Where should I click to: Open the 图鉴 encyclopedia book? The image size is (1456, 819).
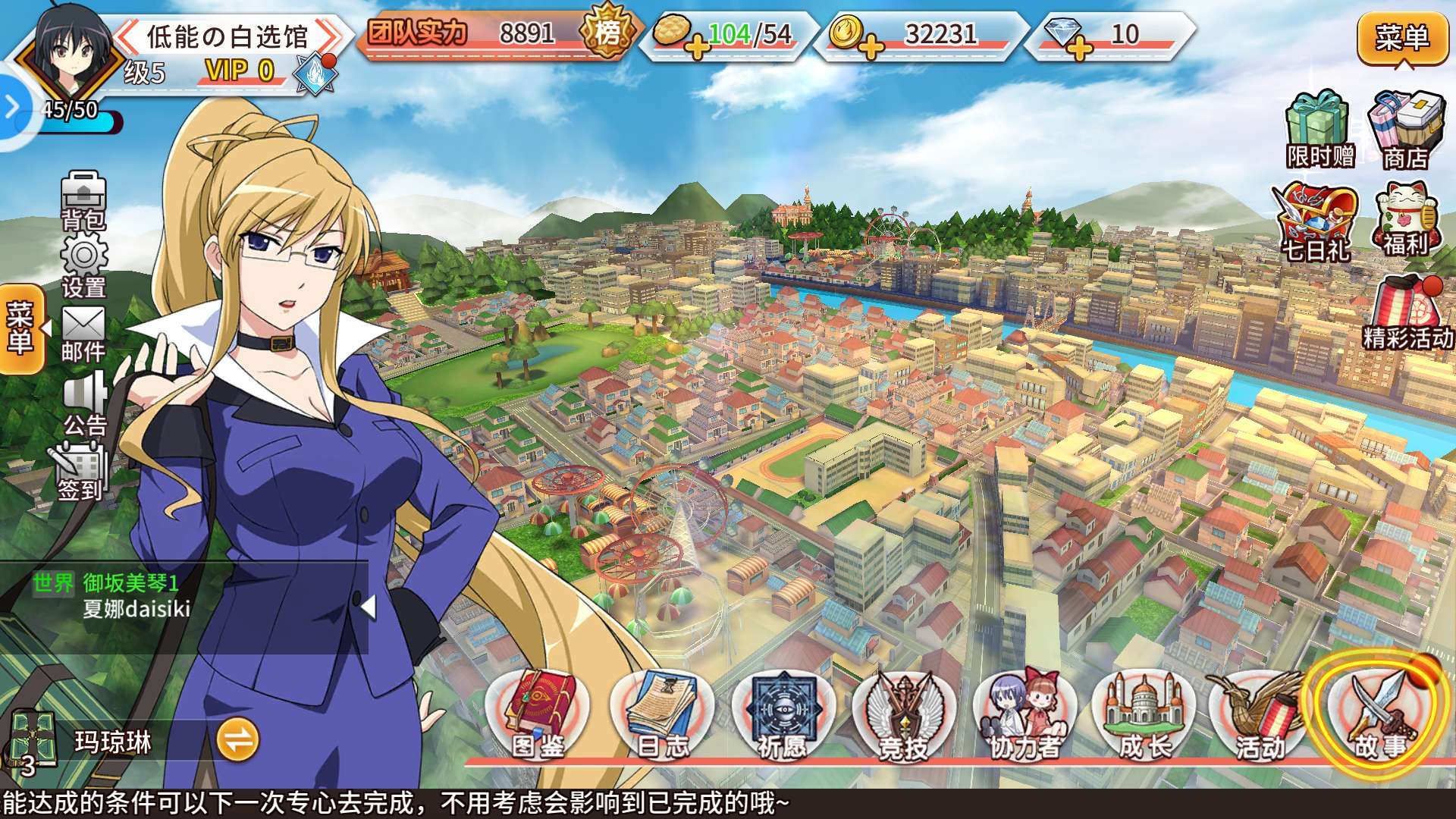pyautogui.click(x=538, y=717)
